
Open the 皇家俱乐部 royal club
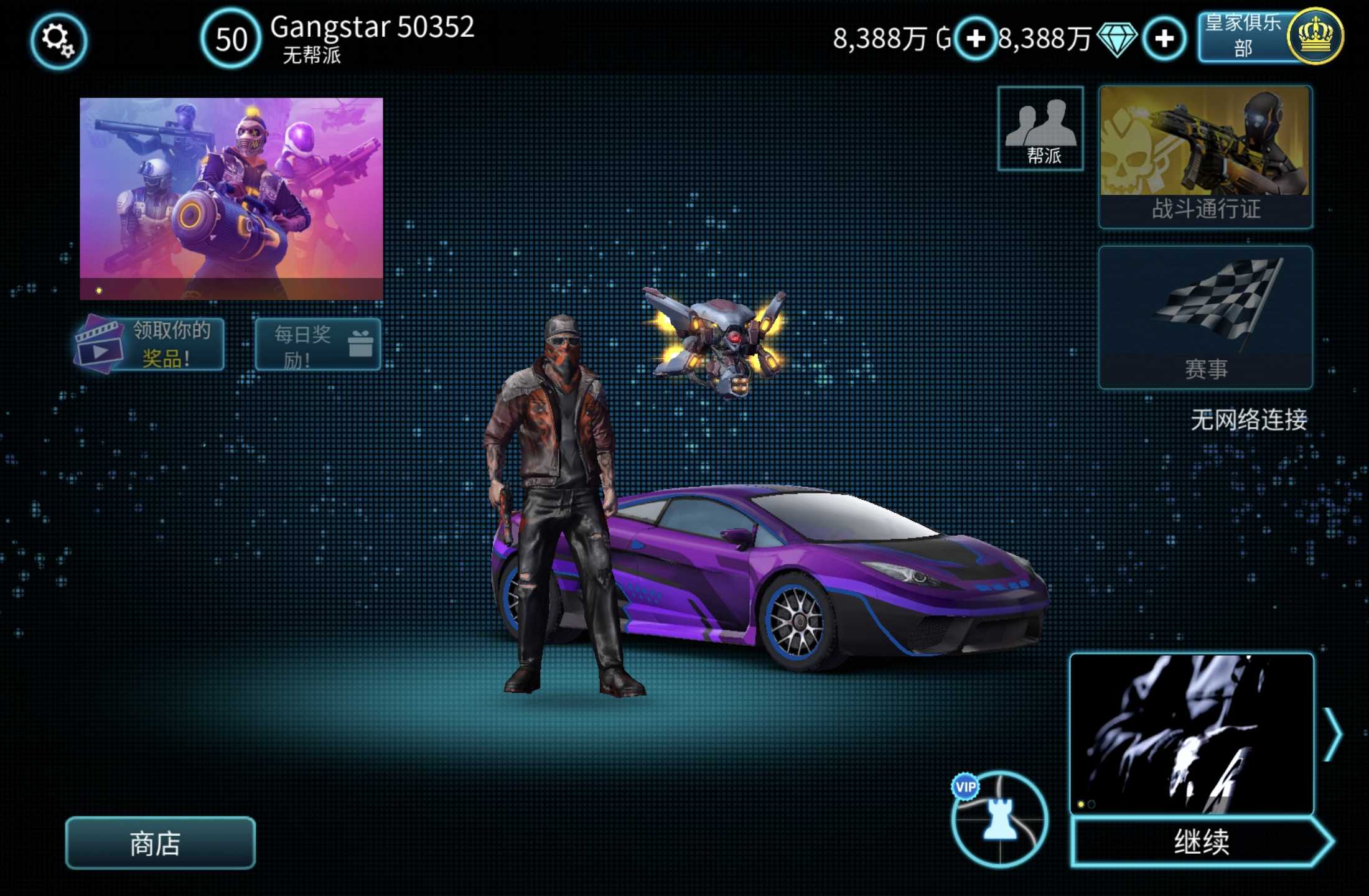point(1269,37)
